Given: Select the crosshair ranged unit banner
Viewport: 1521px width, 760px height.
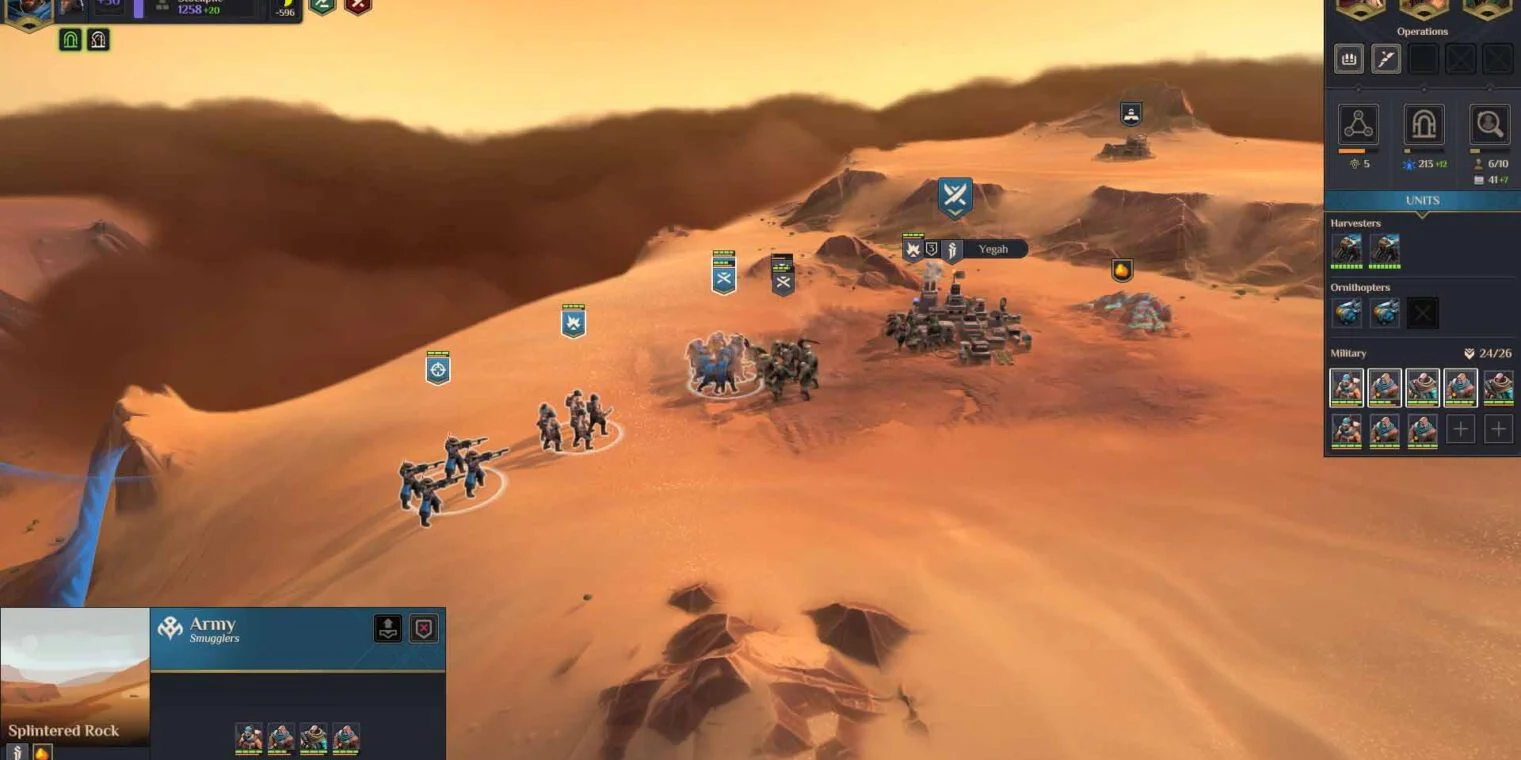Looking at the screenshot, I should [438, 369].
